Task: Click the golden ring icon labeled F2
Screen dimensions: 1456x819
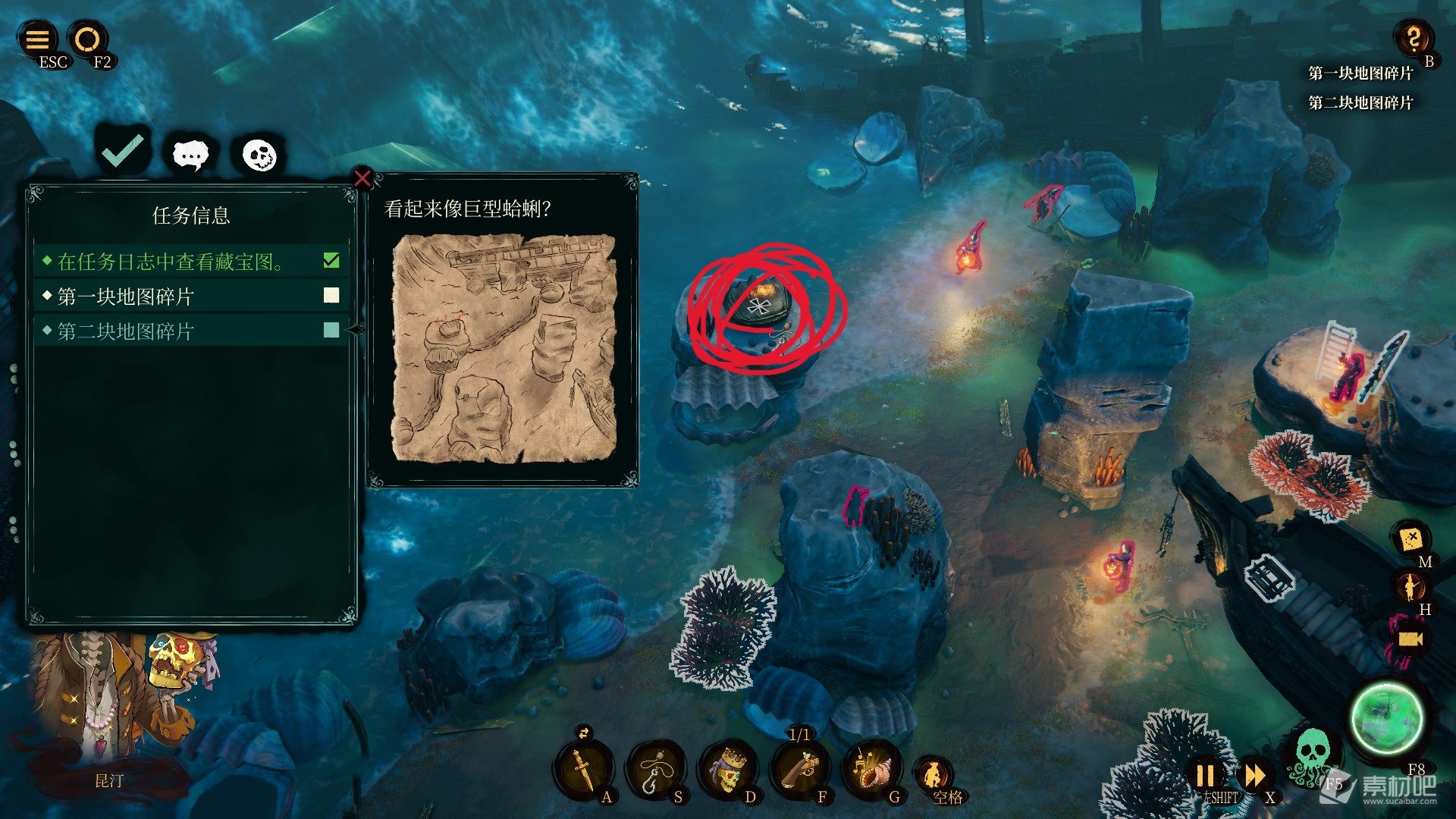Action: [x=87, y=39]
